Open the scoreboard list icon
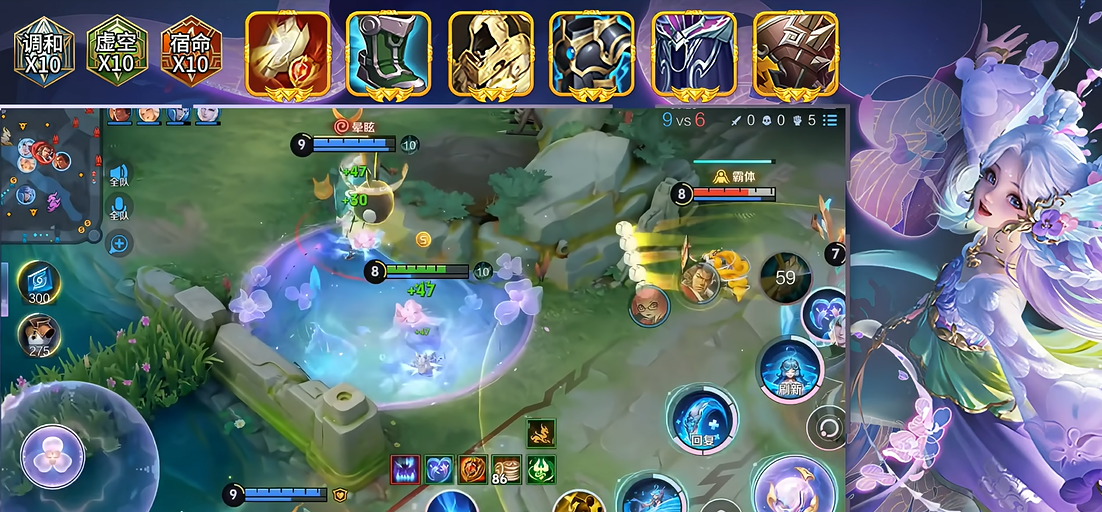The width and height of the screenshot is (1102, 512). click(830, 120)
